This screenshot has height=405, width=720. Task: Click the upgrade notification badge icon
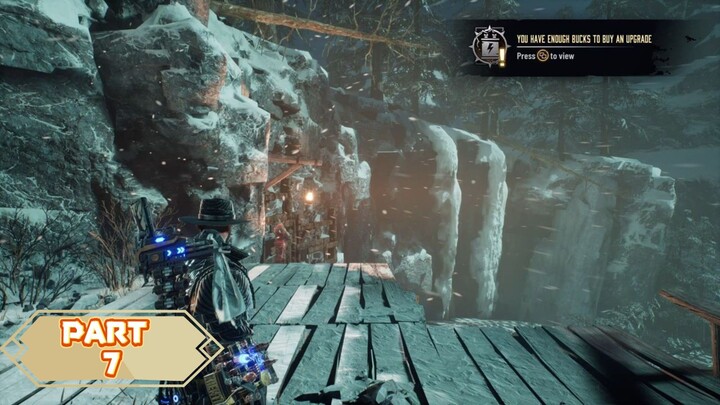tap(490, 46)
